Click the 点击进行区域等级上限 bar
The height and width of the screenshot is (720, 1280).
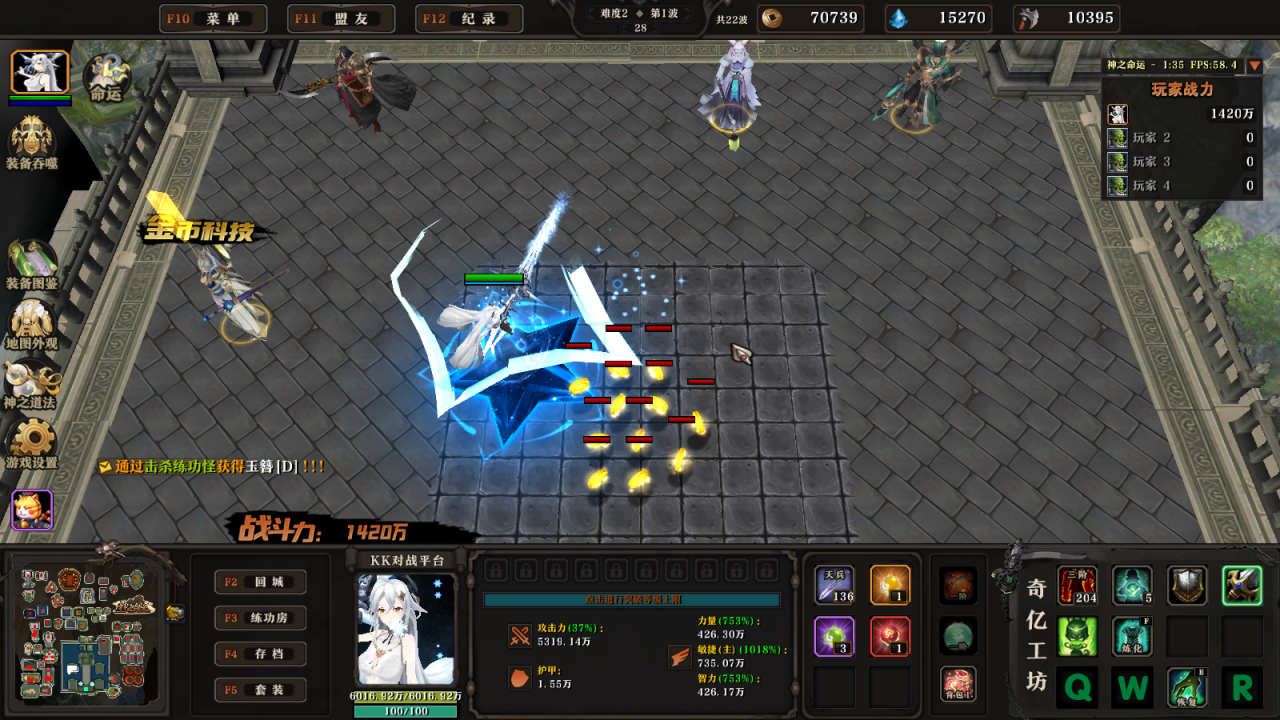point(634,600)
